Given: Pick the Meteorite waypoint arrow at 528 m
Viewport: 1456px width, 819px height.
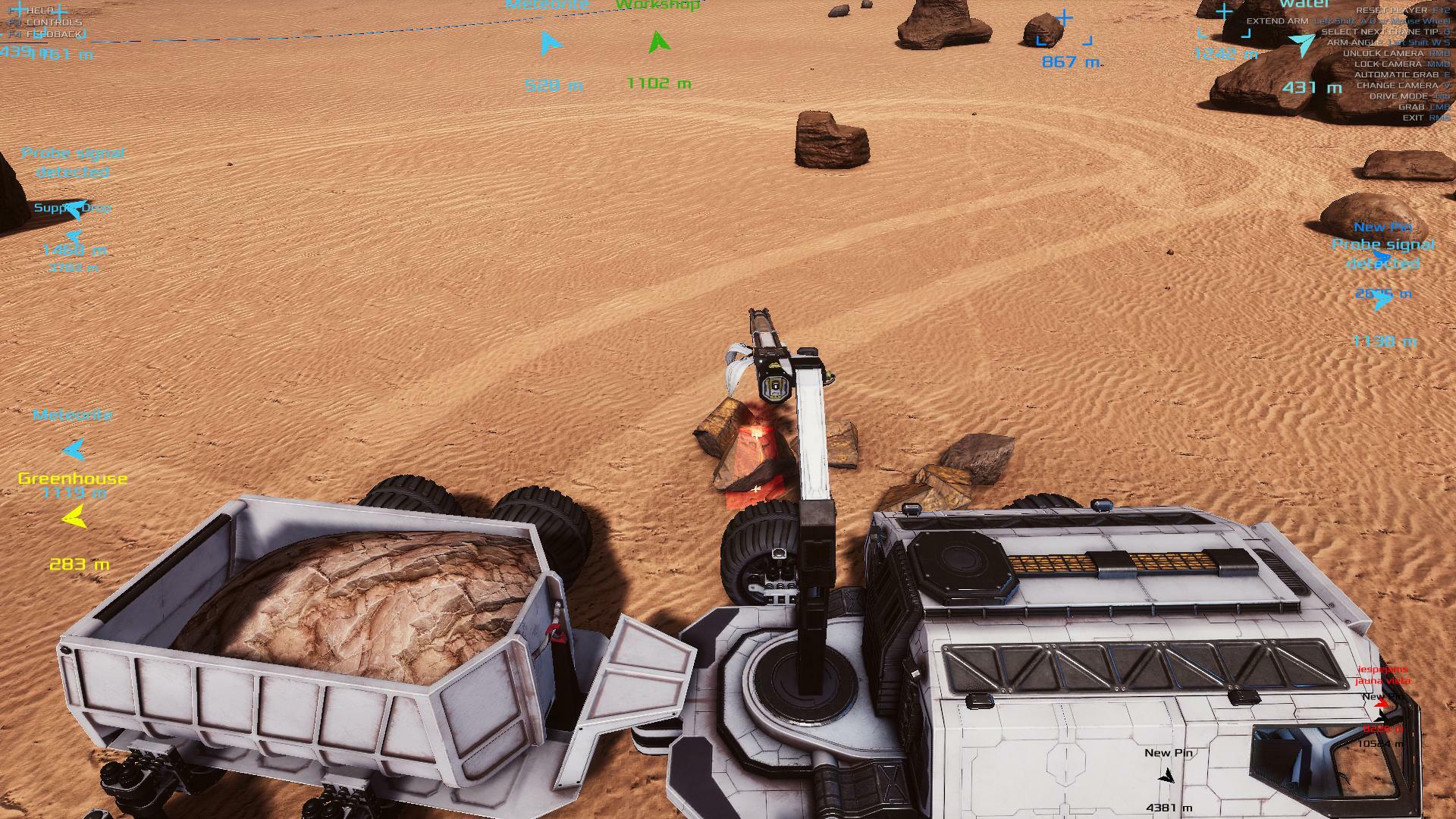Looking at the screenshot, I should pyautogui.click(x=551, y=44).
